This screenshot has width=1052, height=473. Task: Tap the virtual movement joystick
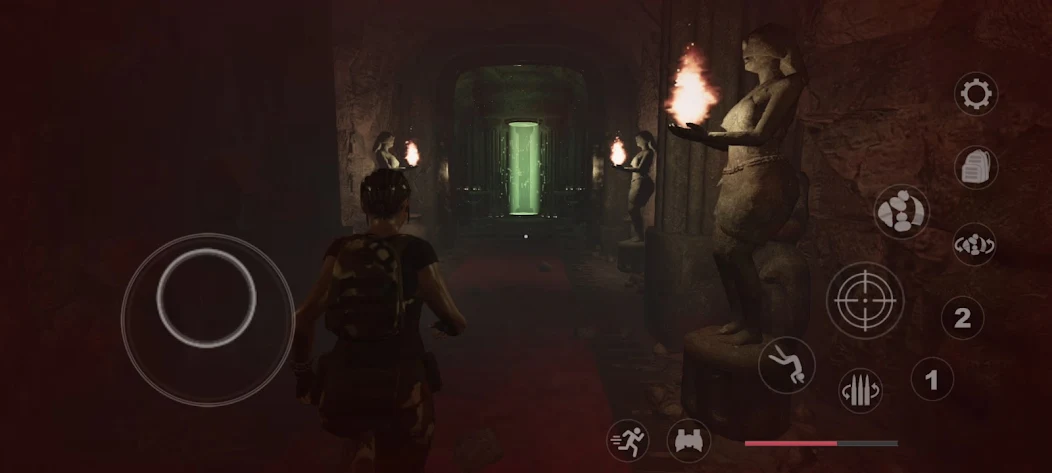207,298
